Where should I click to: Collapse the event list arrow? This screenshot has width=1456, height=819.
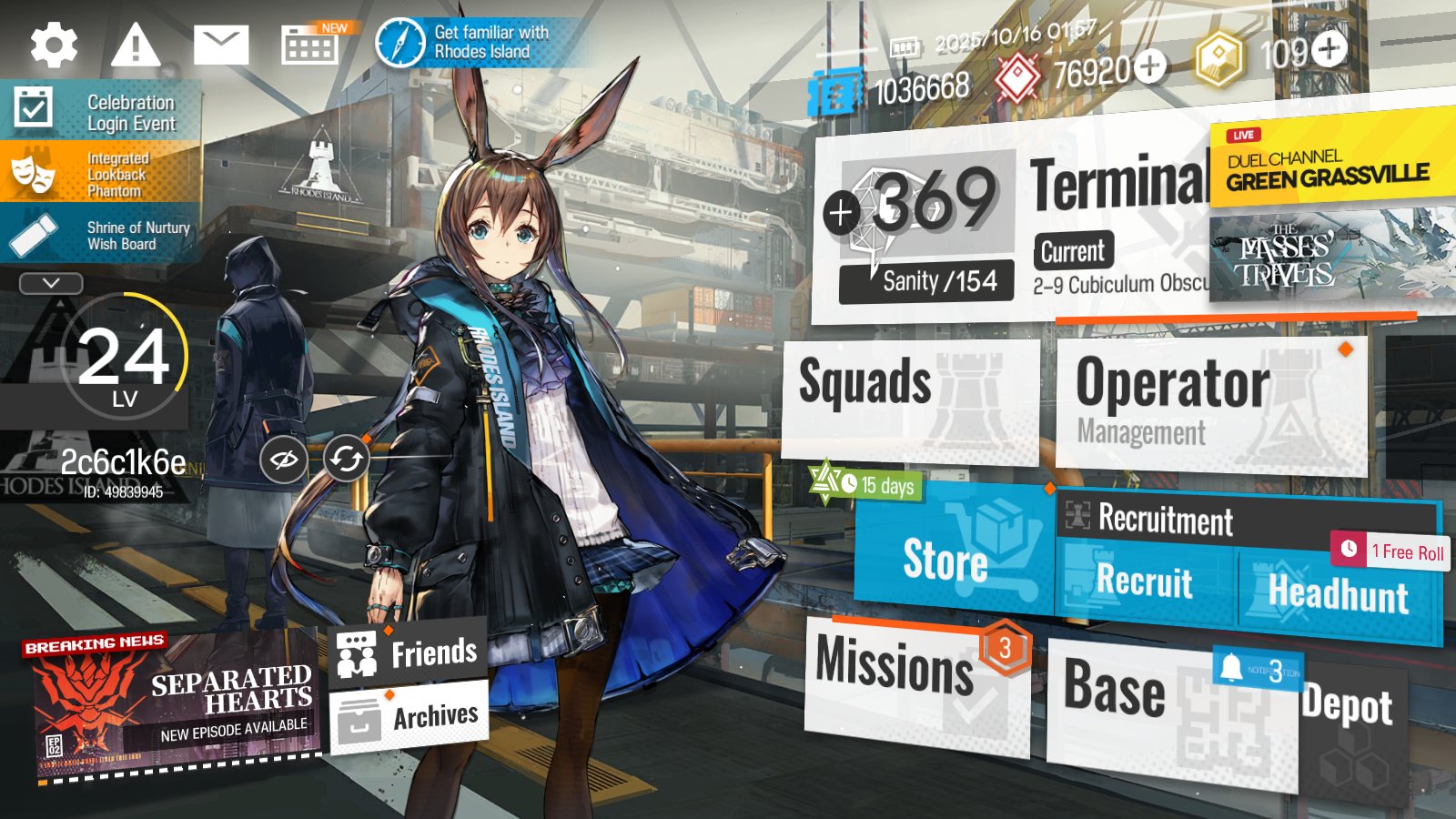tap(51, 284)
